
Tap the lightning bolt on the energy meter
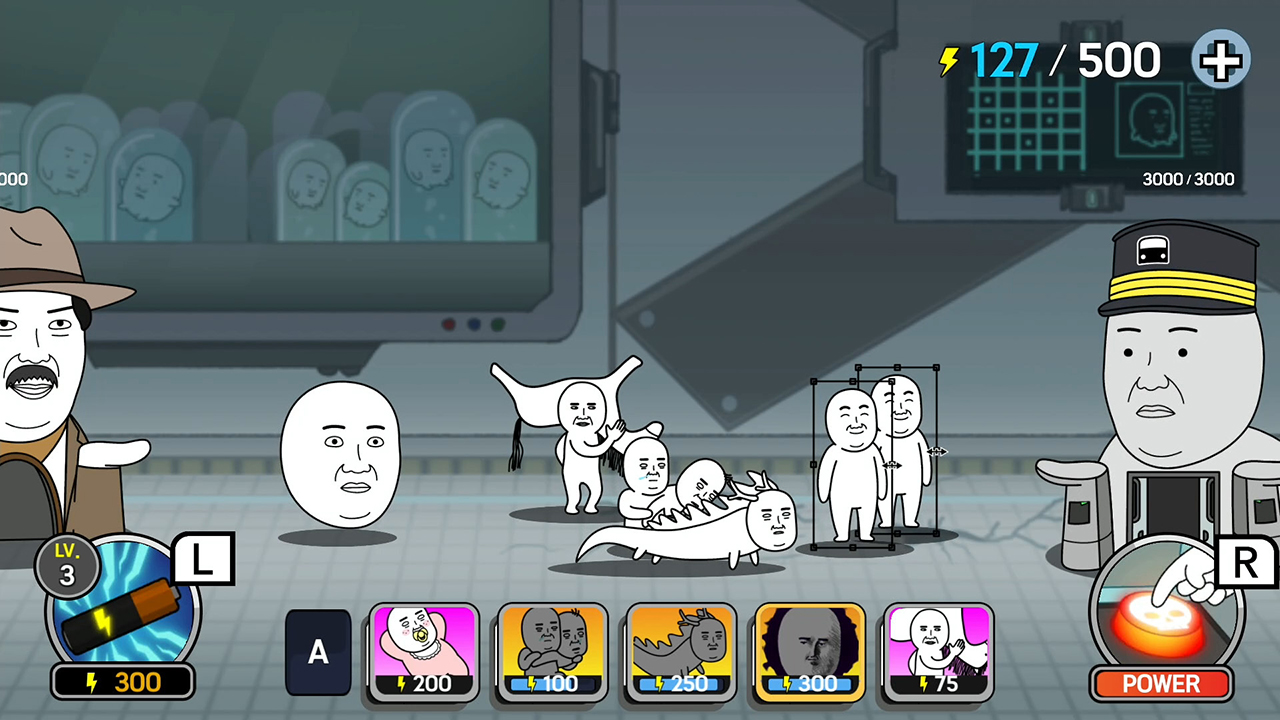pos(946,60)
